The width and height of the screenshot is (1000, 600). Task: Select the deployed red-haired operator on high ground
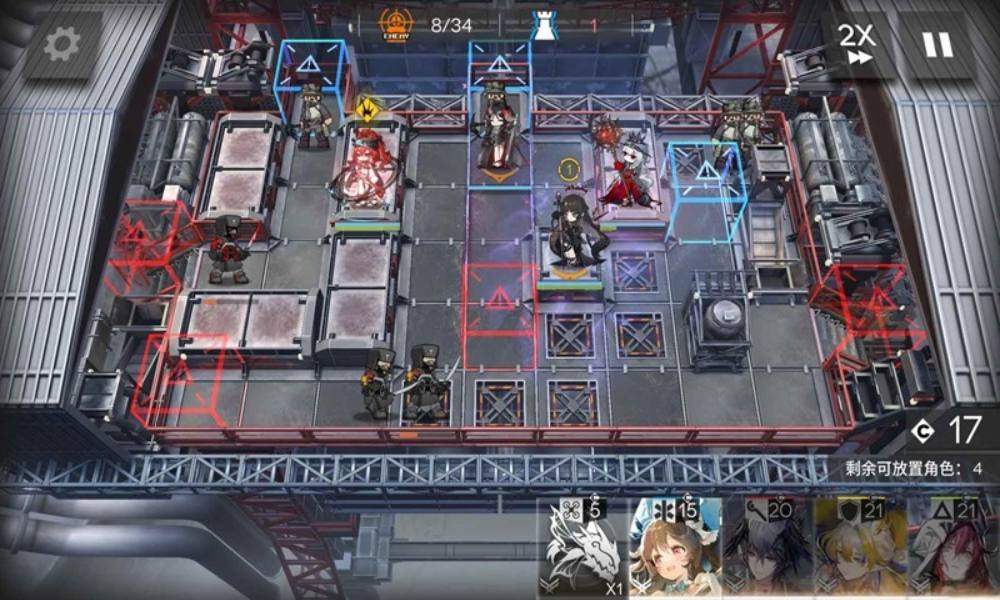(365, 170)
